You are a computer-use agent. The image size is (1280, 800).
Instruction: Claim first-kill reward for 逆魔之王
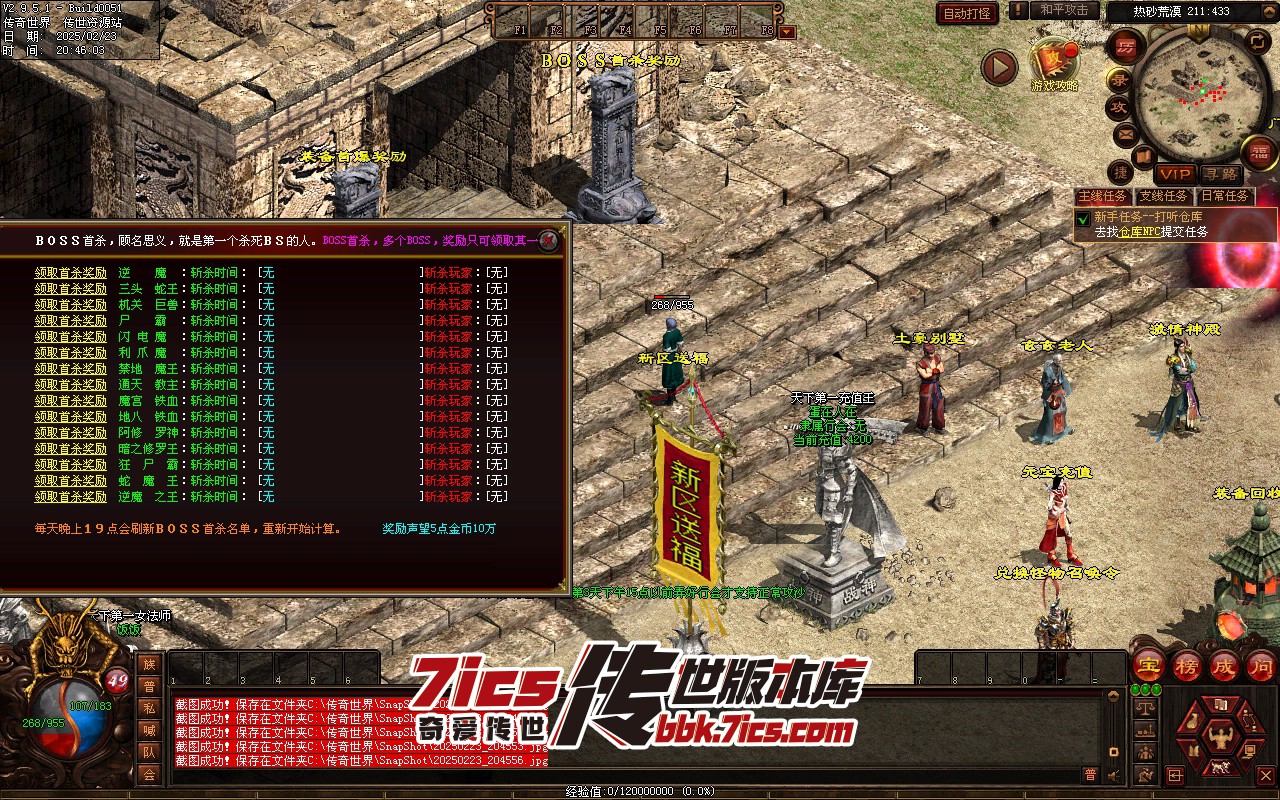click(71, 496)
